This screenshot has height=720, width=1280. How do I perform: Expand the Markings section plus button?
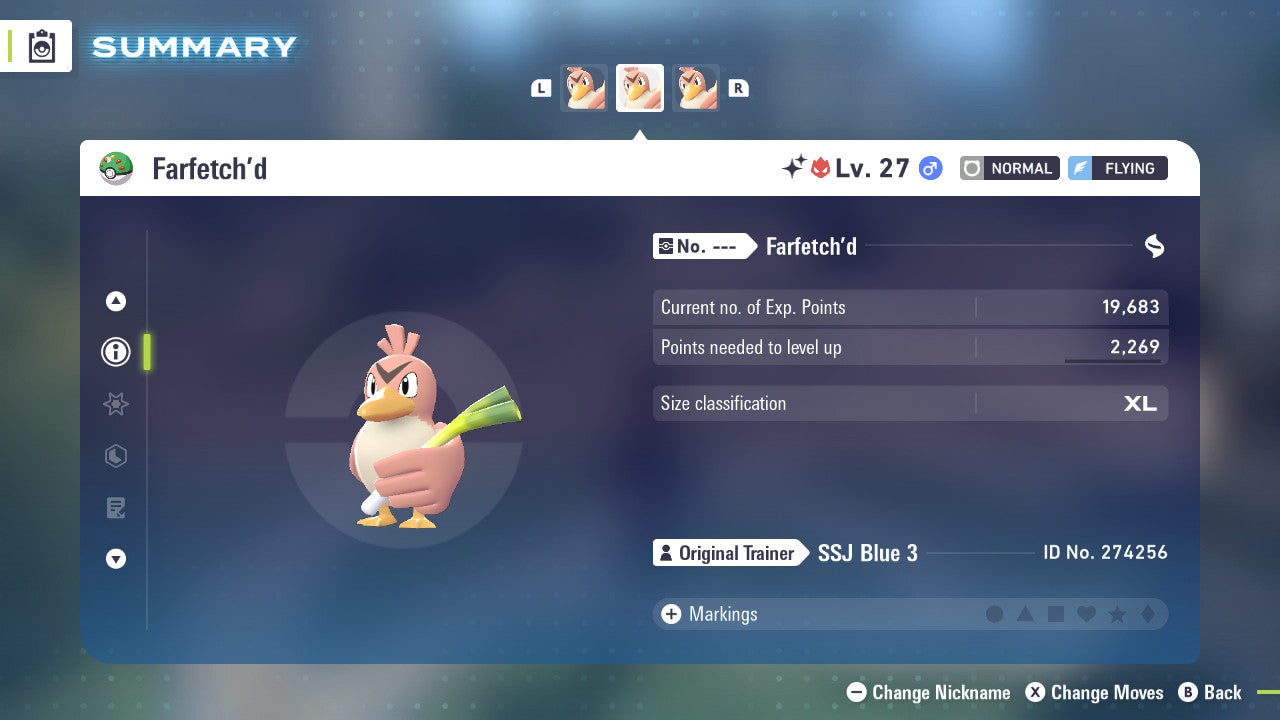tap(671, 614)
